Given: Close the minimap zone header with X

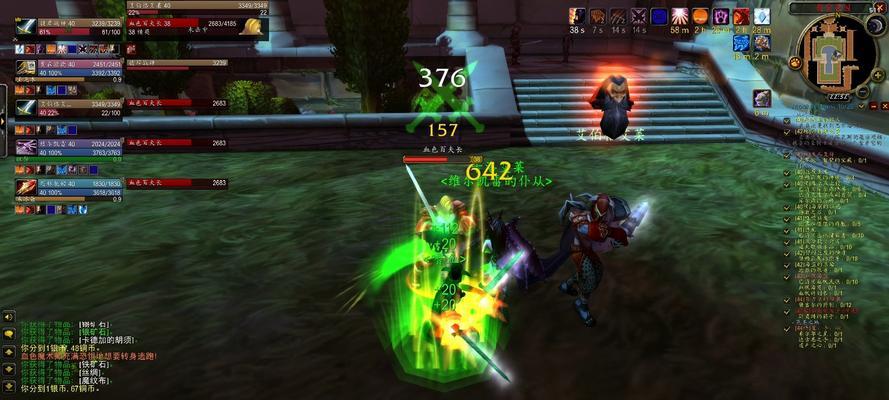Looking at the screenshot, I should coord(881,8).
